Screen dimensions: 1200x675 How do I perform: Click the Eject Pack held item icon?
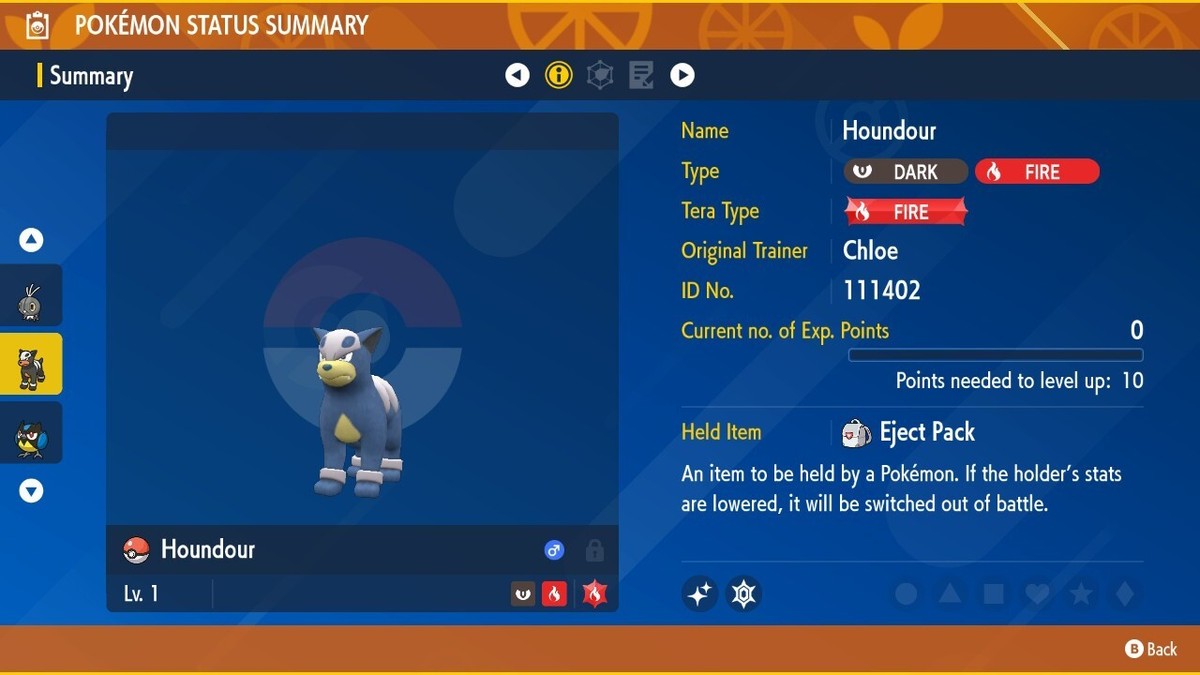(856, 432)
